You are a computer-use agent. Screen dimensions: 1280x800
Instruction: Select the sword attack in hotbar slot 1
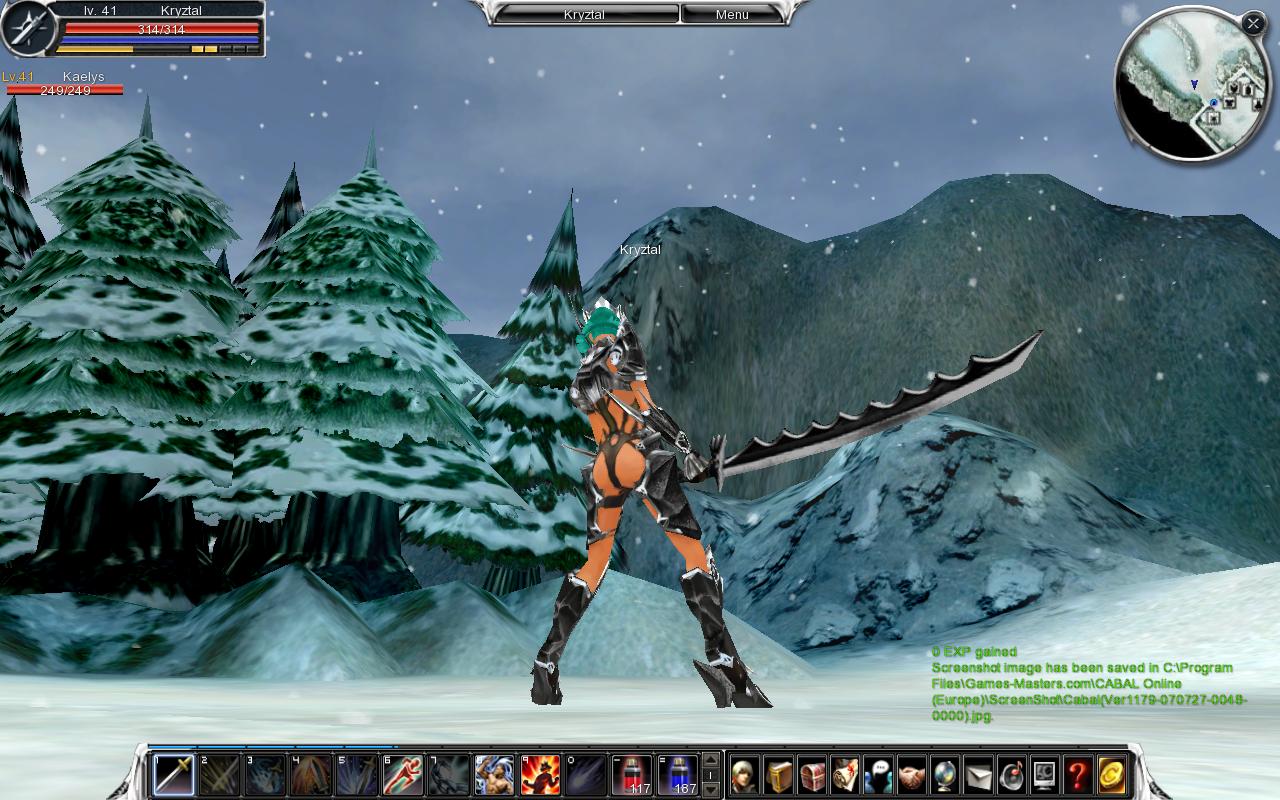coord(173,775)
